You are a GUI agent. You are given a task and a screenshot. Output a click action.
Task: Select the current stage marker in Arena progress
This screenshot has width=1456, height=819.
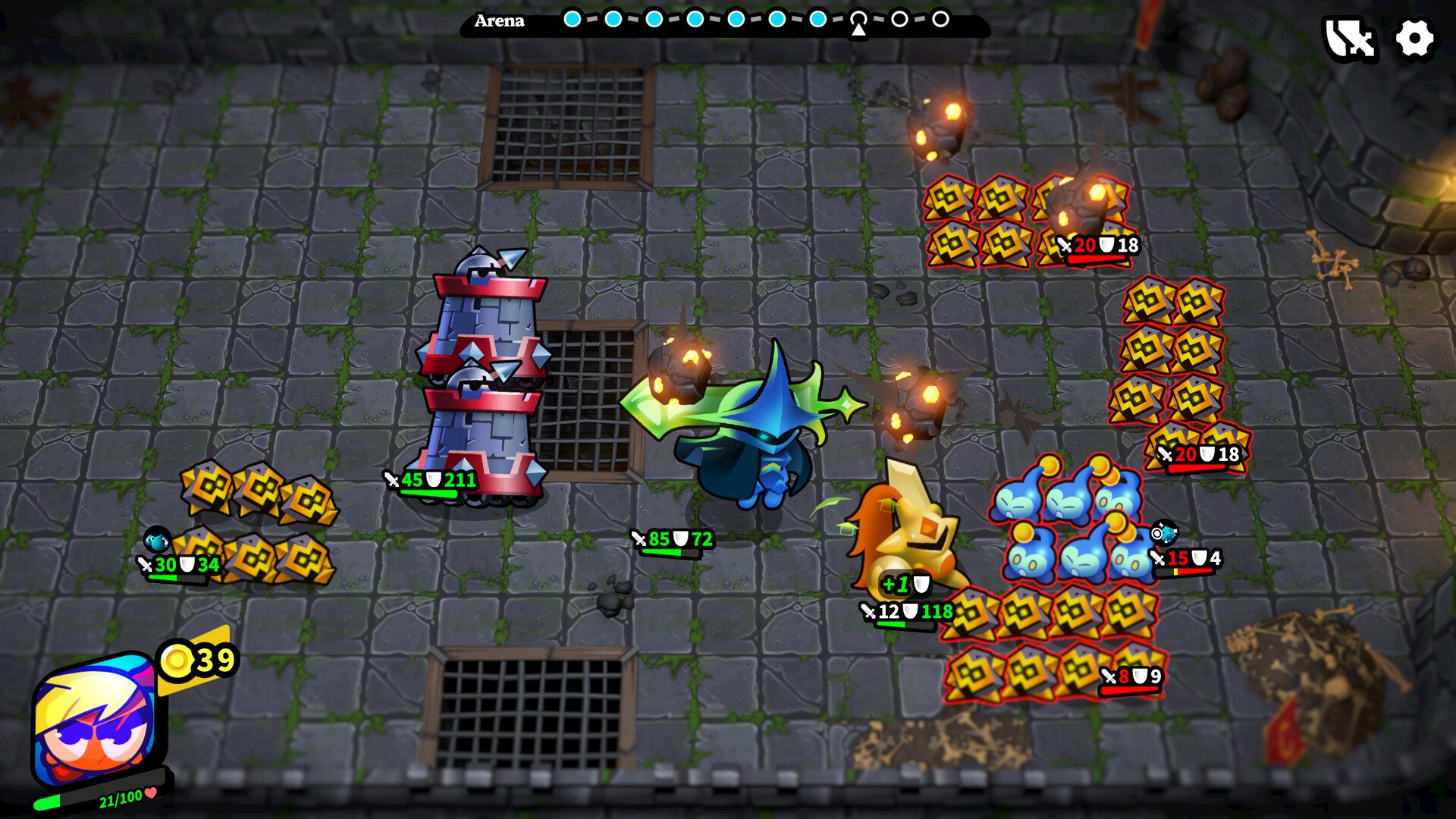(858, 19)
